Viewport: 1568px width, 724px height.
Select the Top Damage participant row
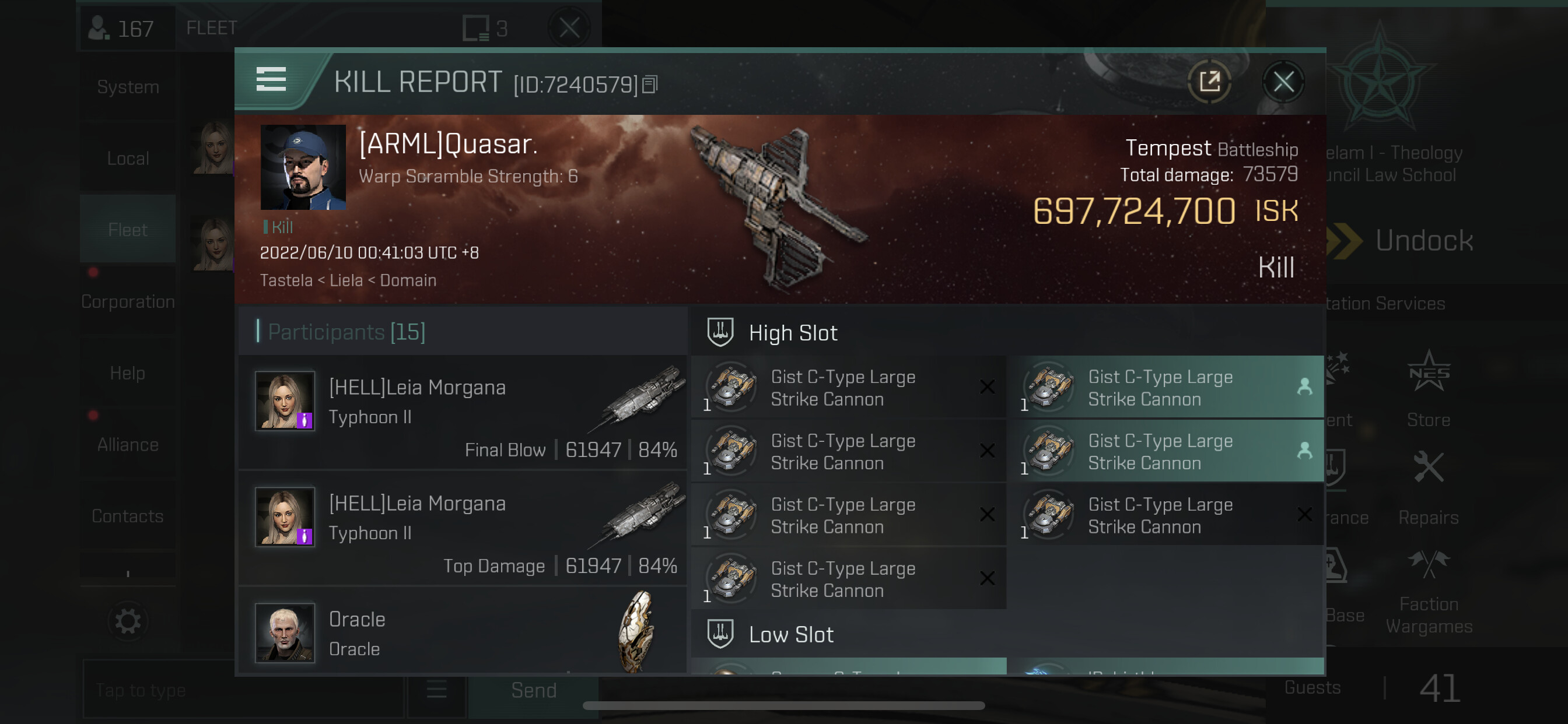click(x=463, y=529)
